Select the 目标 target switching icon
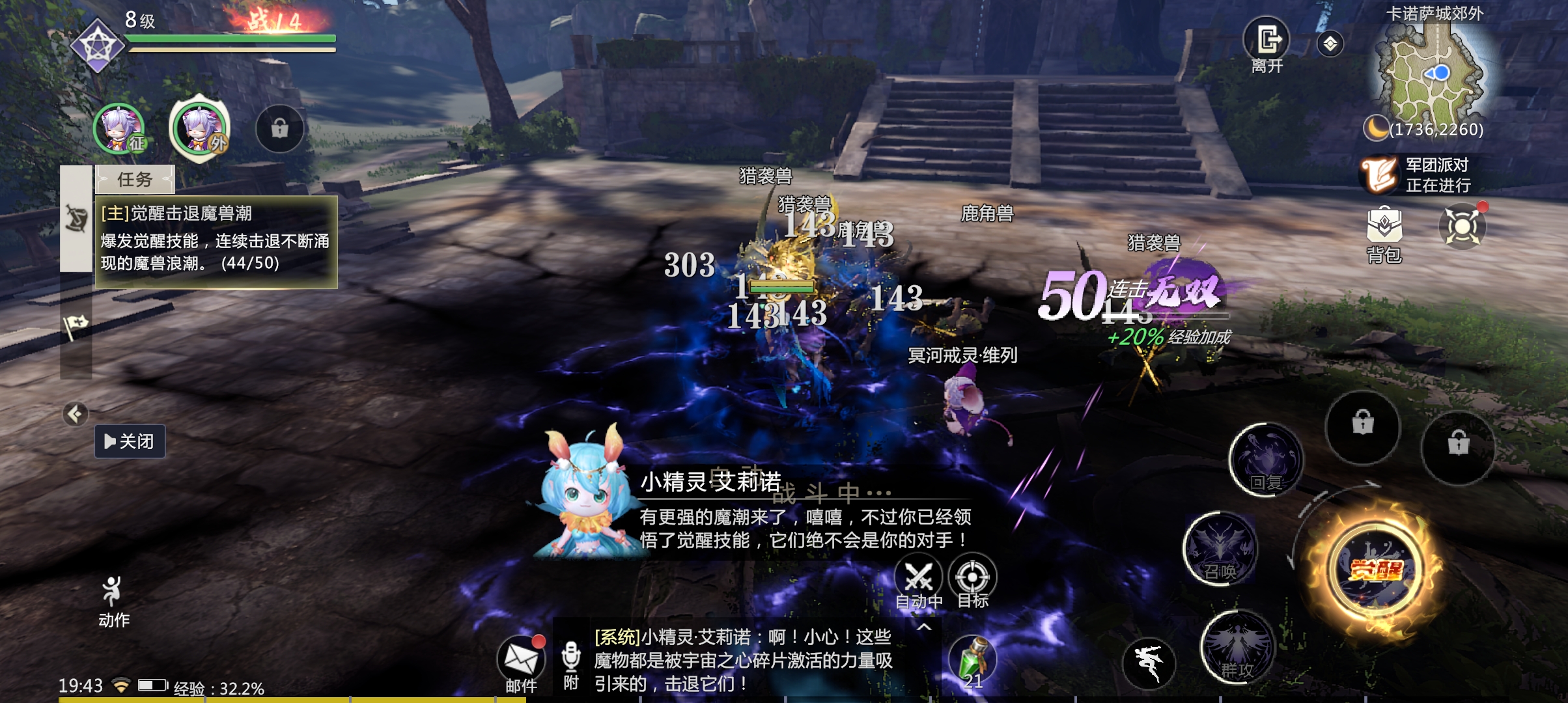This screenshot has height=703, width=1568. (973, 576)
